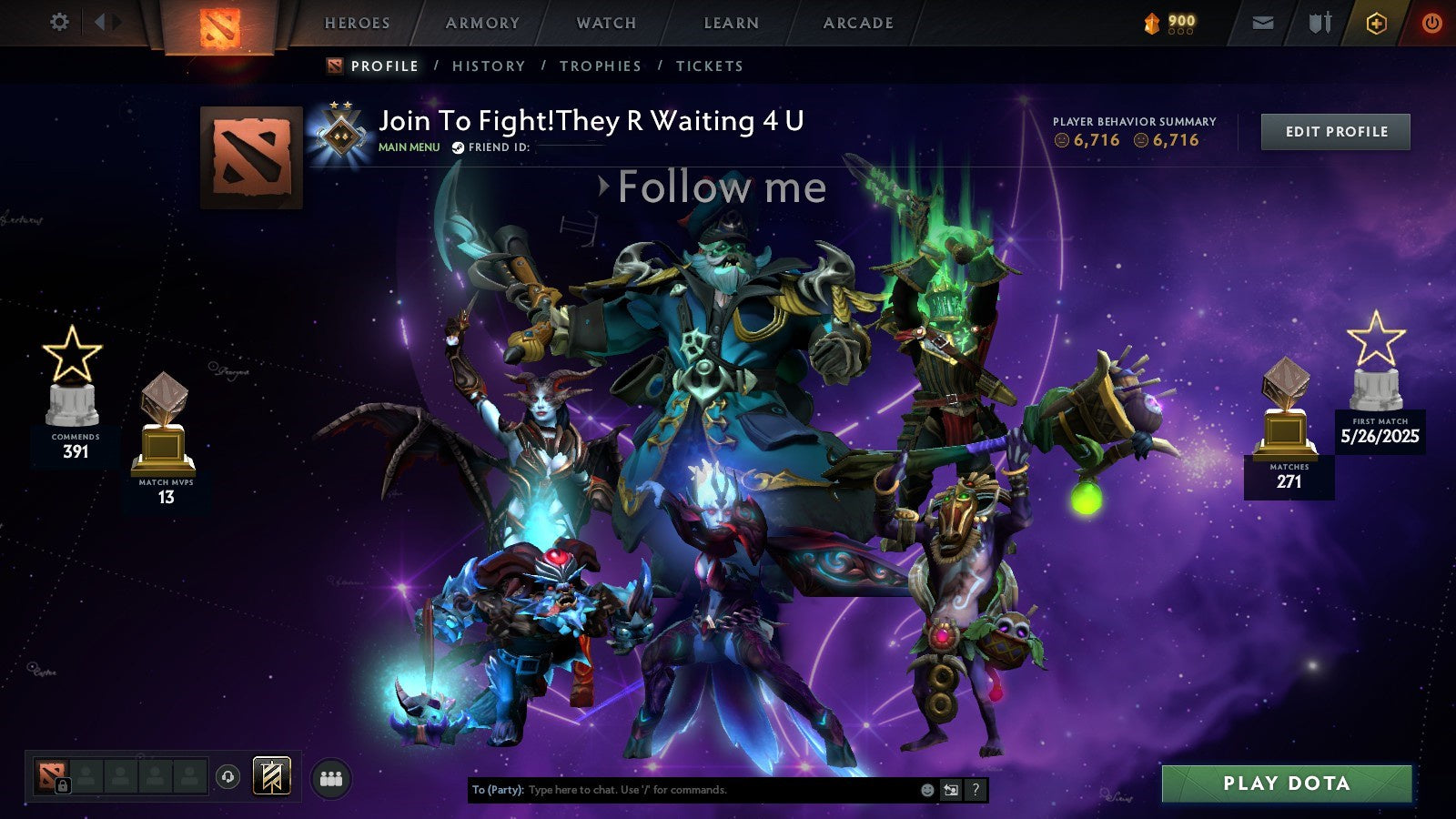Image resolution: width=1456 pixels, height=819 pixels.
Task: Open the Armory shield-and-sword icon
Action: [1320, 23]
